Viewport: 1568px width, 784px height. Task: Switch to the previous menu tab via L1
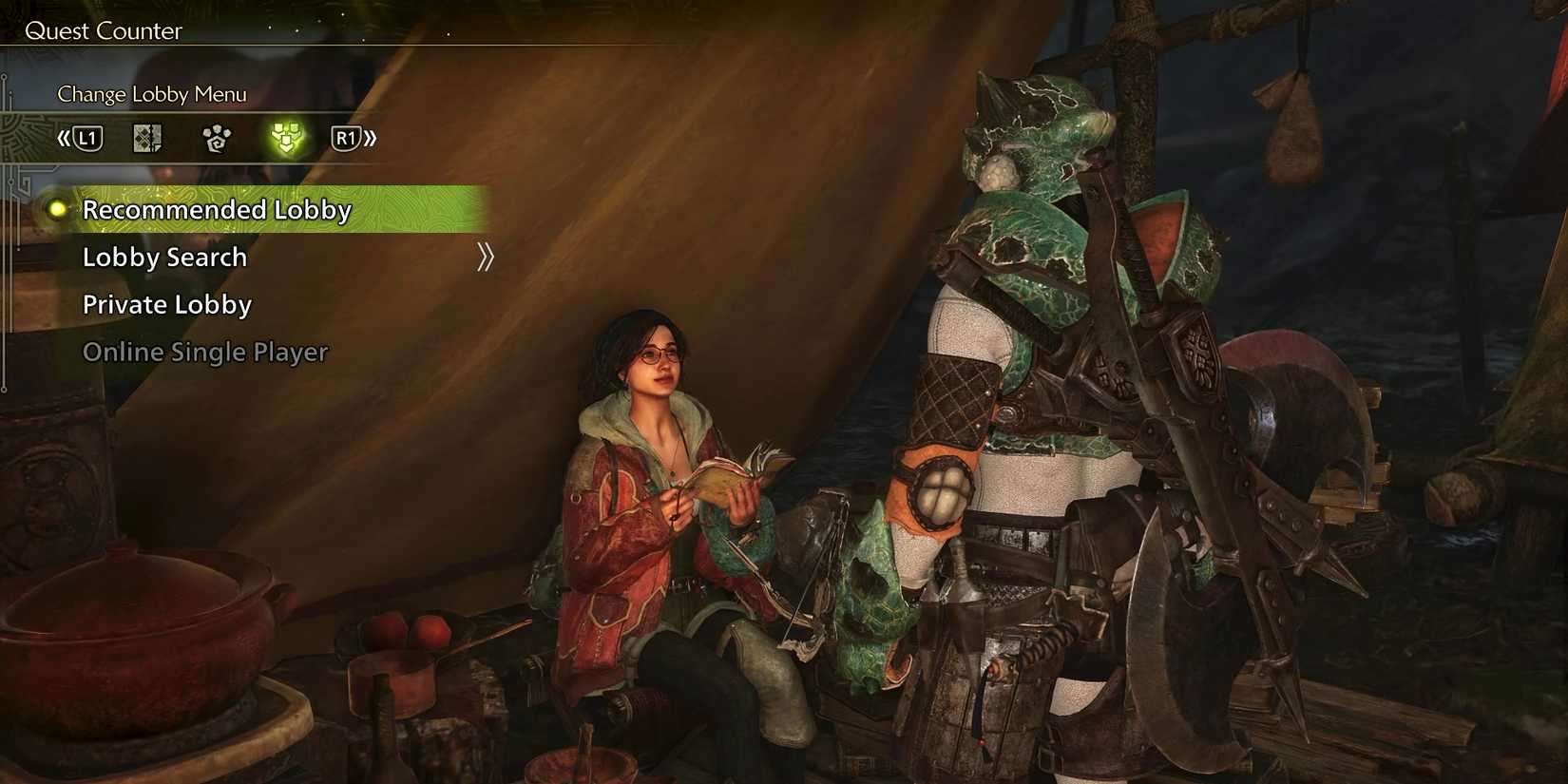coord(87,138)
